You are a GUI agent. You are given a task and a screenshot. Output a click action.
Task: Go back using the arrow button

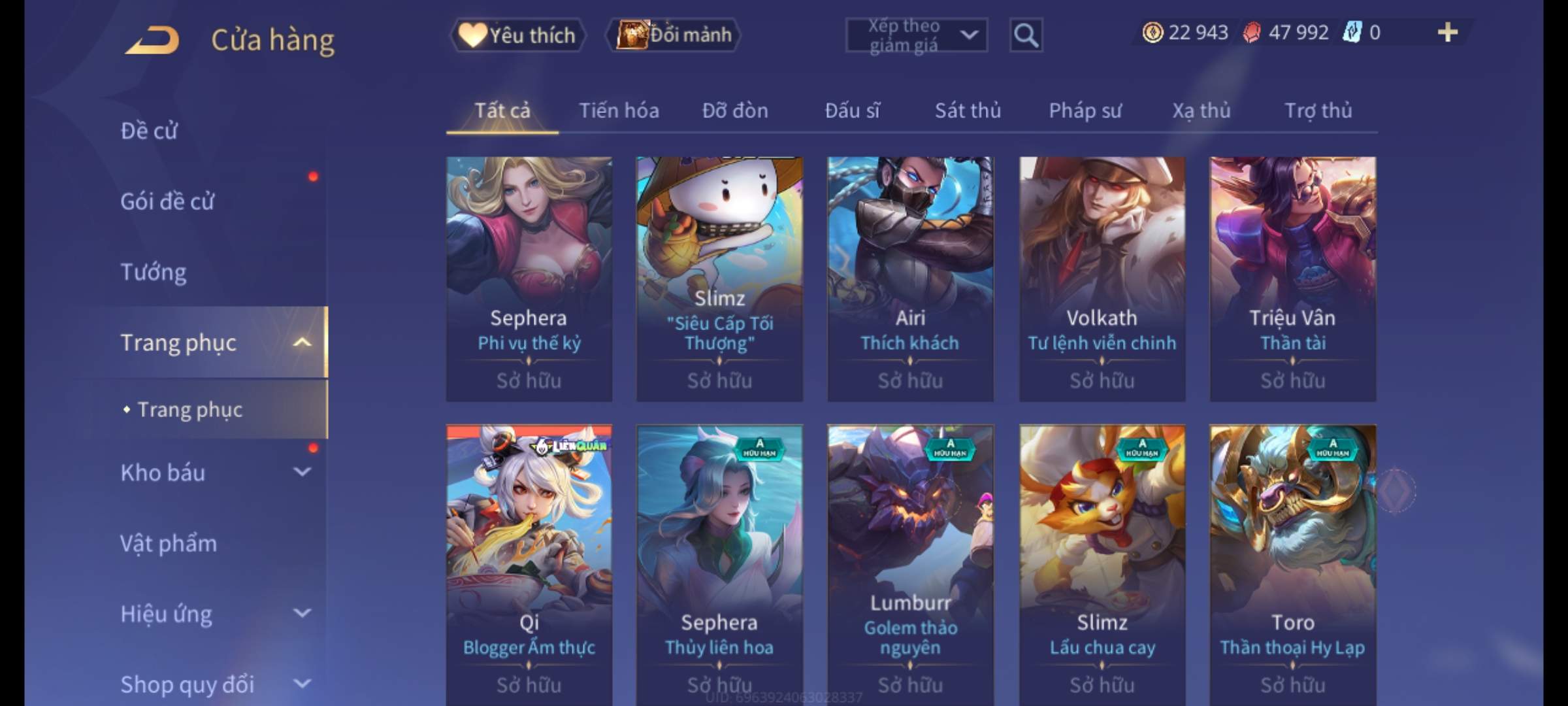coord(153,39)
